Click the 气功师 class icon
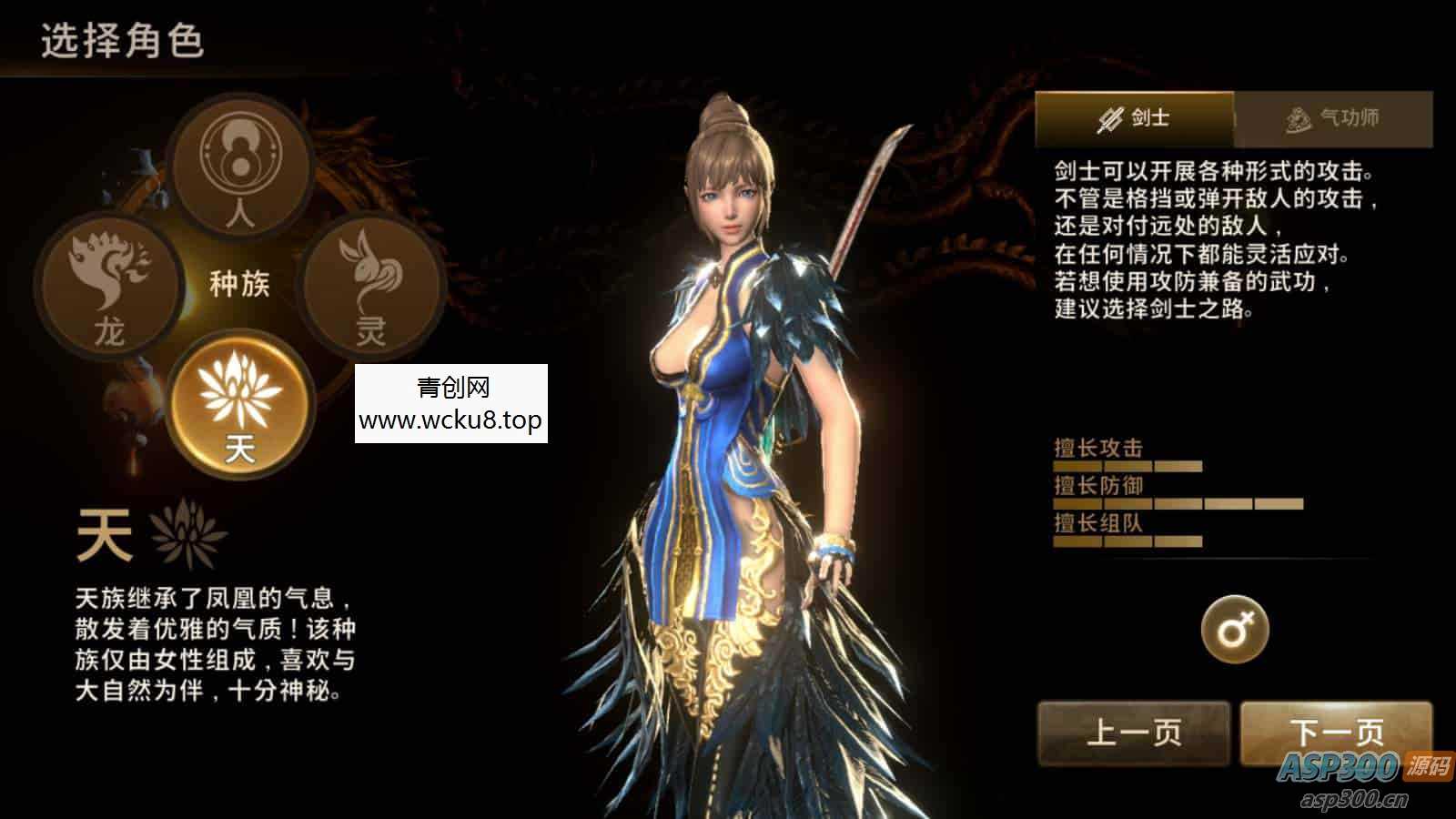Screen dimensions: 1456x819 point(1296,116)
